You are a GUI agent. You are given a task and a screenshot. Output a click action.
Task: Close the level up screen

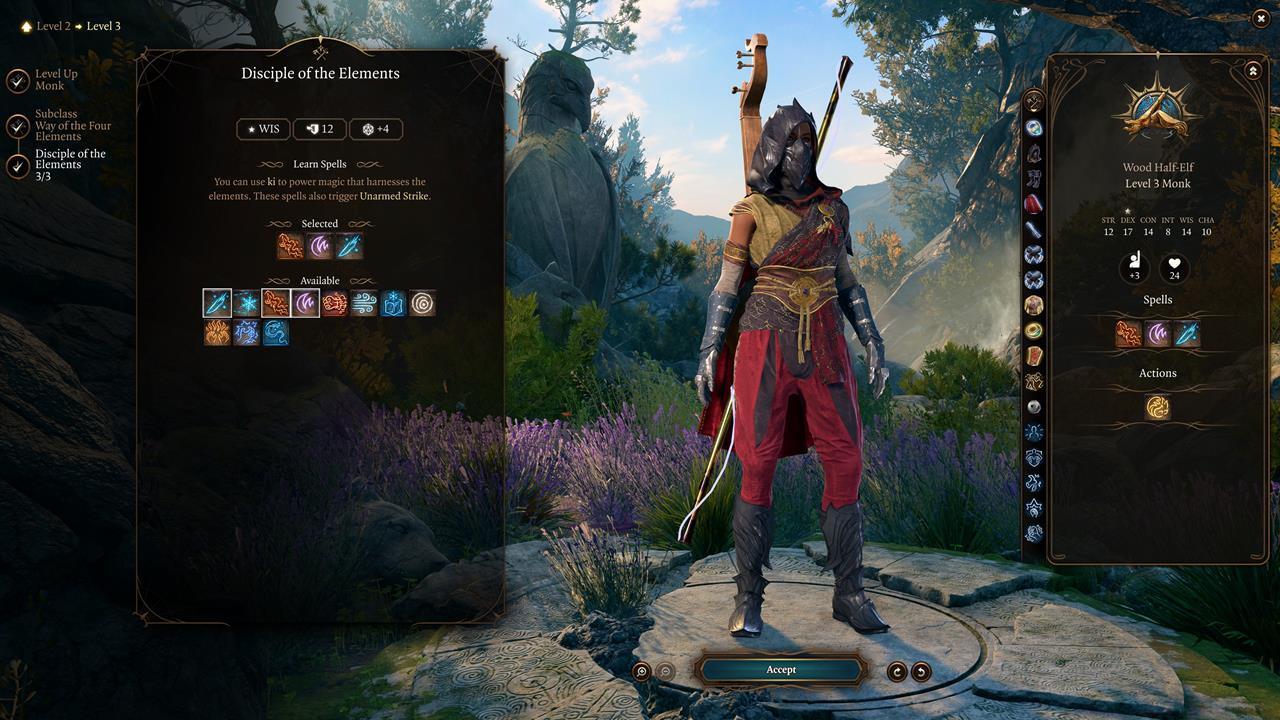pyautogui.click(x=1260, y=18)
